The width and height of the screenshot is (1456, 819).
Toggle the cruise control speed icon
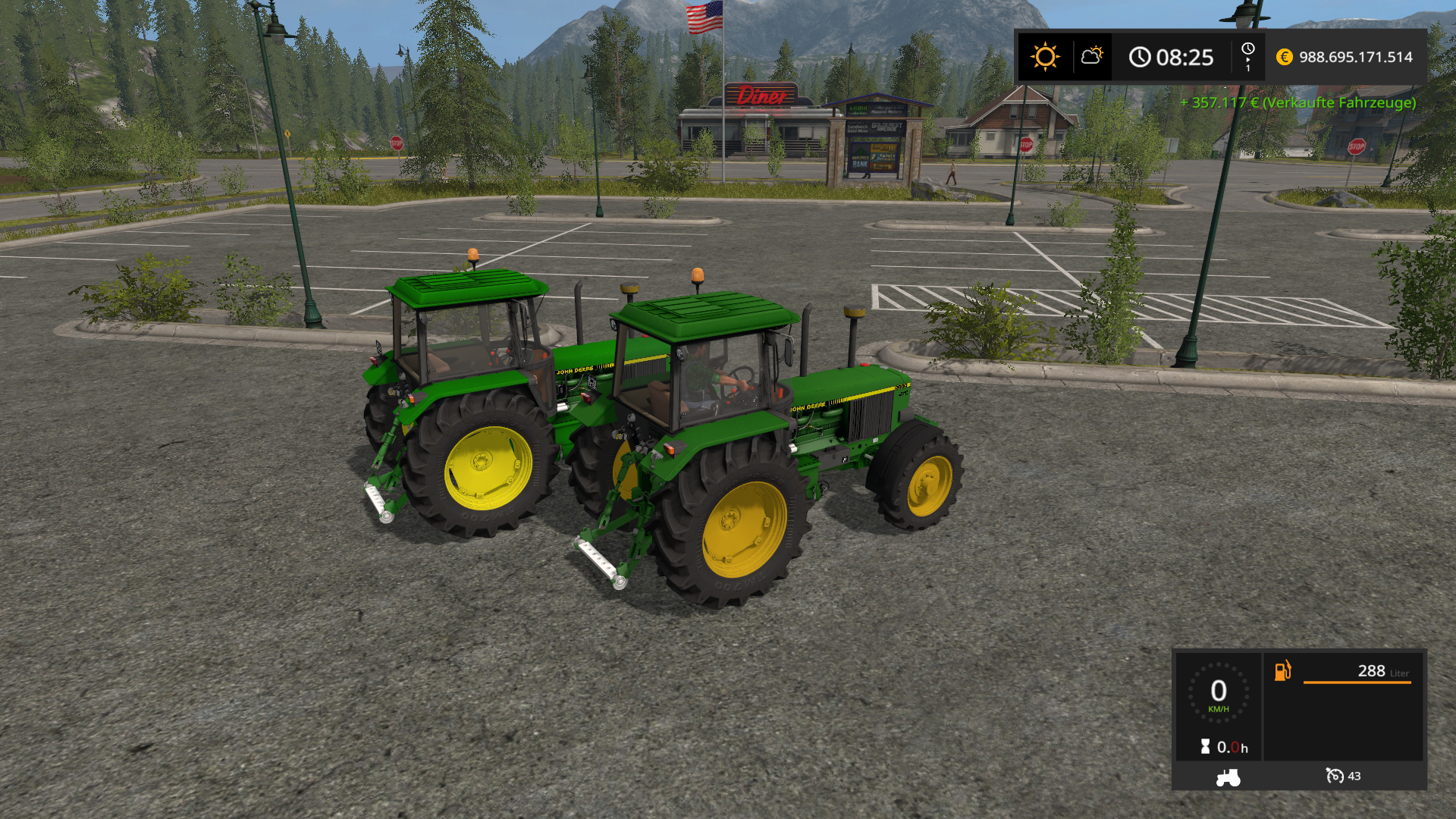(x=1334, y=776)
